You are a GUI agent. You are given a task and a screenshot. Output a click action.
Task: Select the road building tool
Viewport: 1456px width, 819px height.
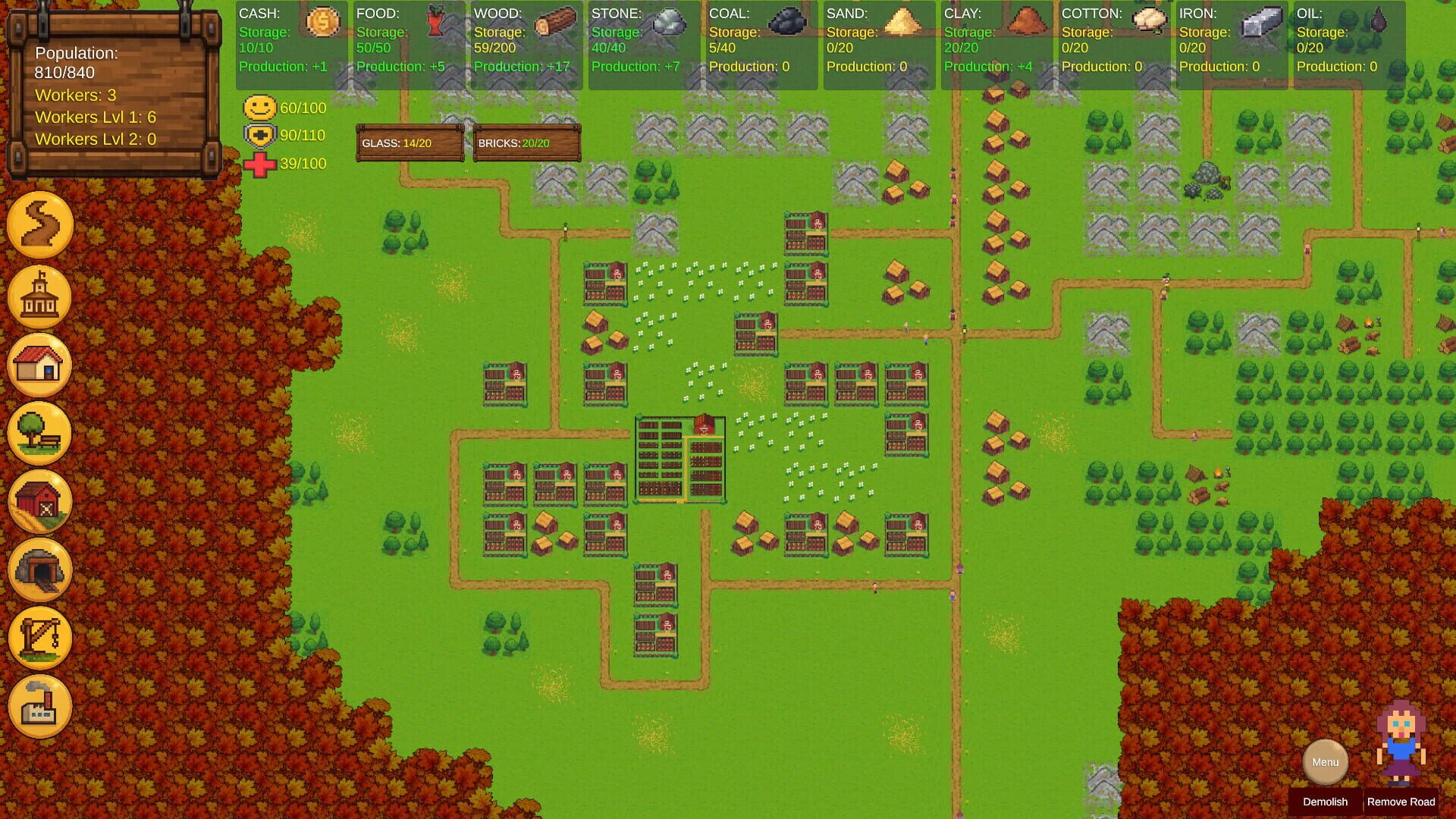(x=40, y=224)
